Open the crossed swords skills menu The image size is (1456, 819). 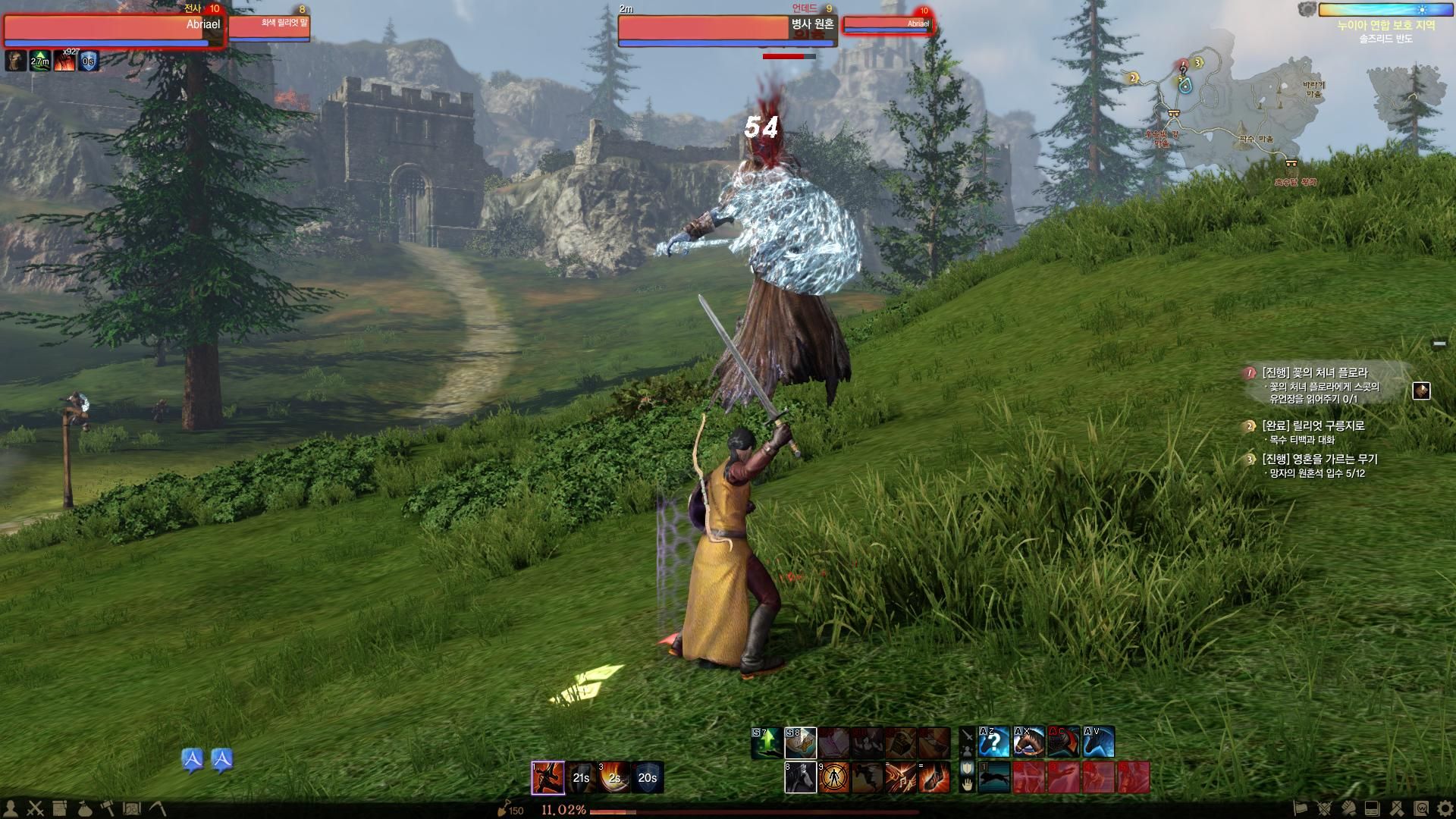[36, 808]
